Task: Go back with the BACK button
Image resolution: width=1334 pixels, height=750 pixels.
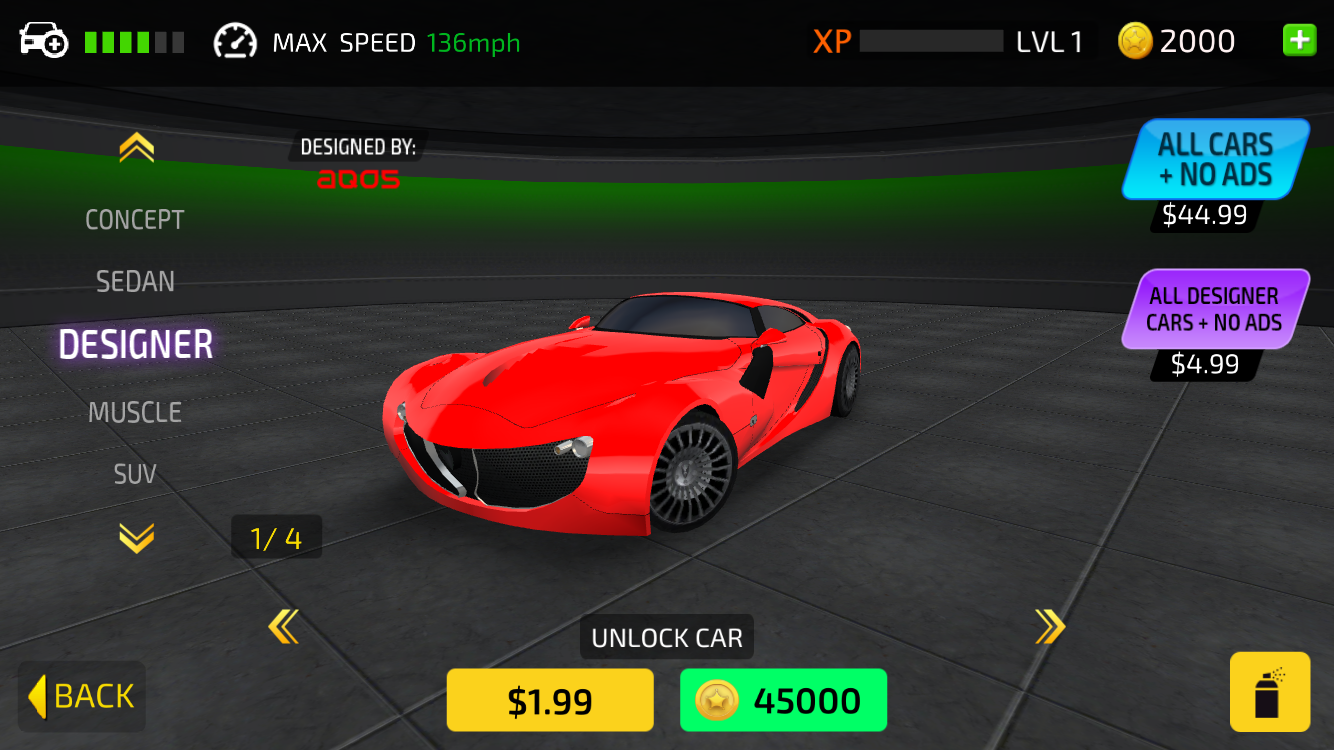Action: [82, 696]
